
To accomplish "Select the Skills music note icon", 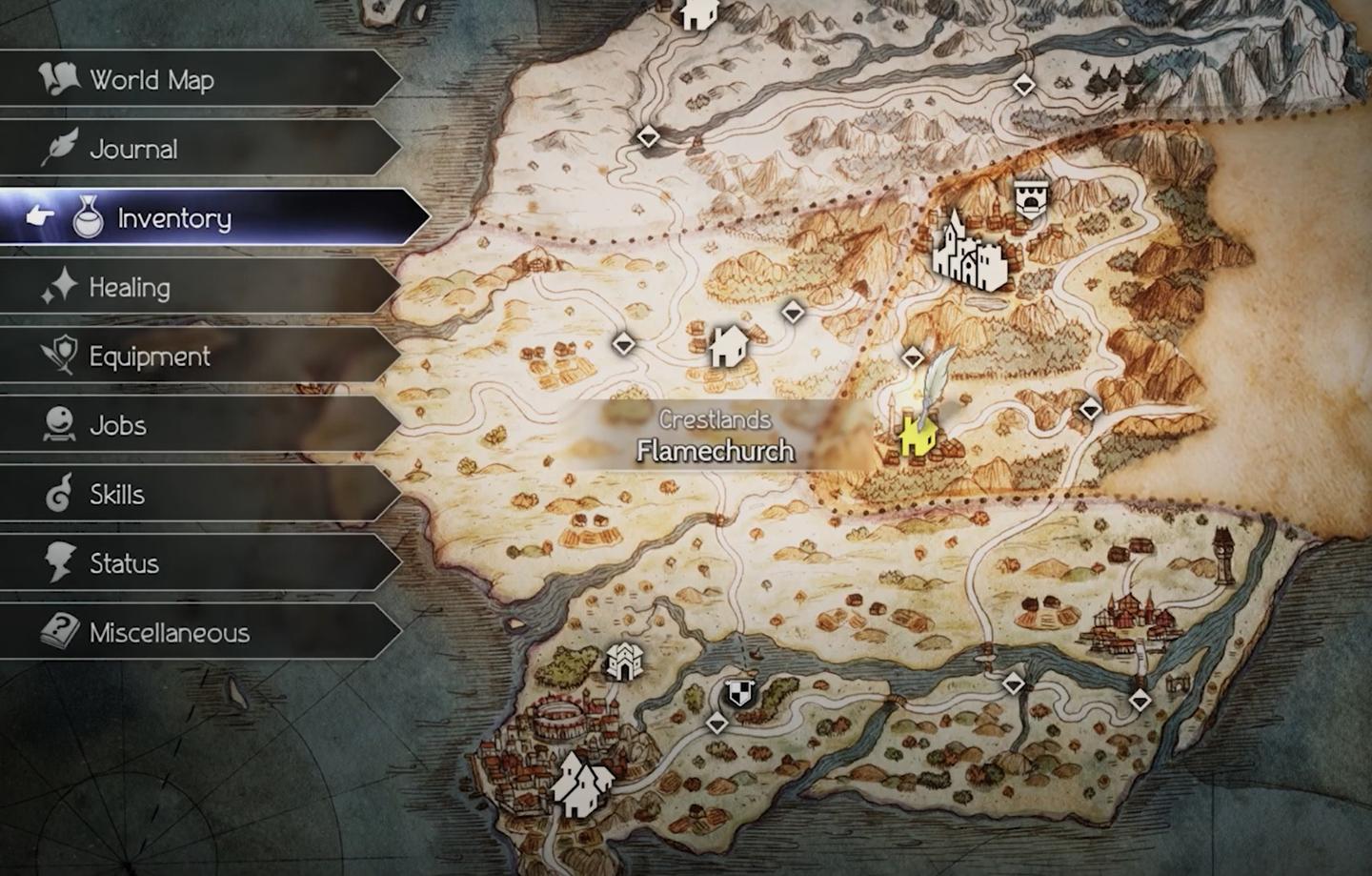I will [59, 494].
